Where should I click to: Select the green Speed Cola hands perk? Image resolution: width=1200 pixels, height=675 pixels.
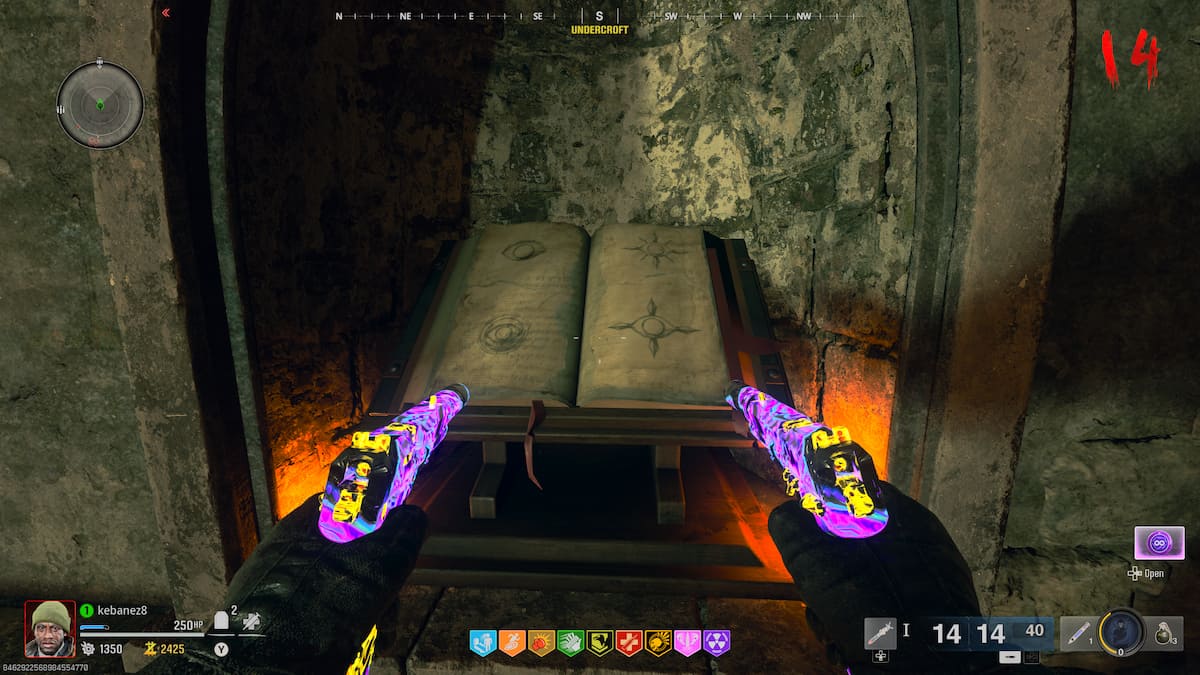click(570, 643)
